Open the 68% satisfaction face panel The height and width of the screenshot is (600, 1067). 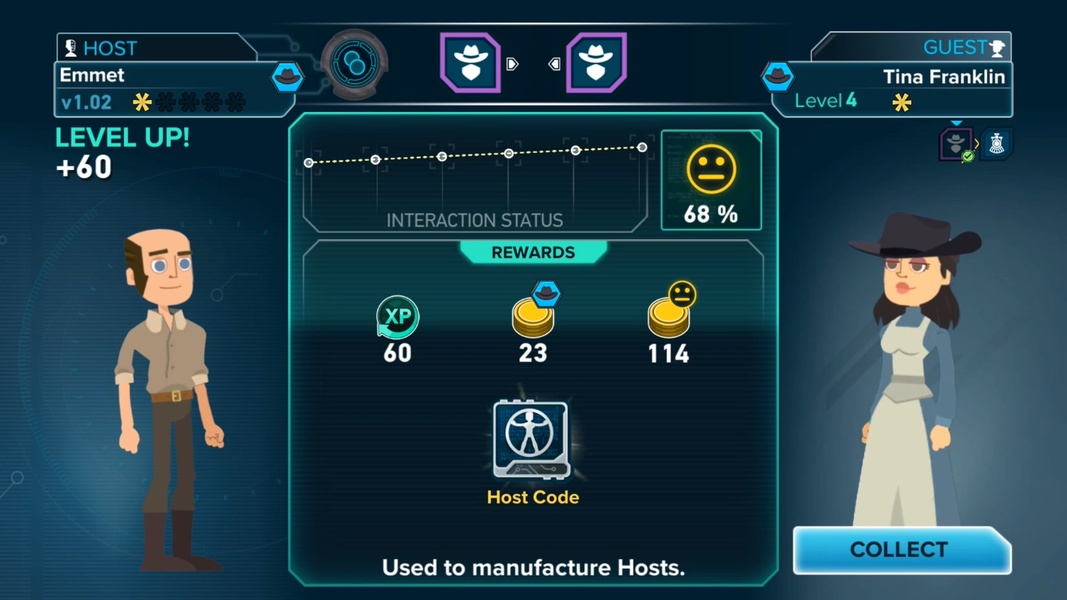(x=711, y=180)
